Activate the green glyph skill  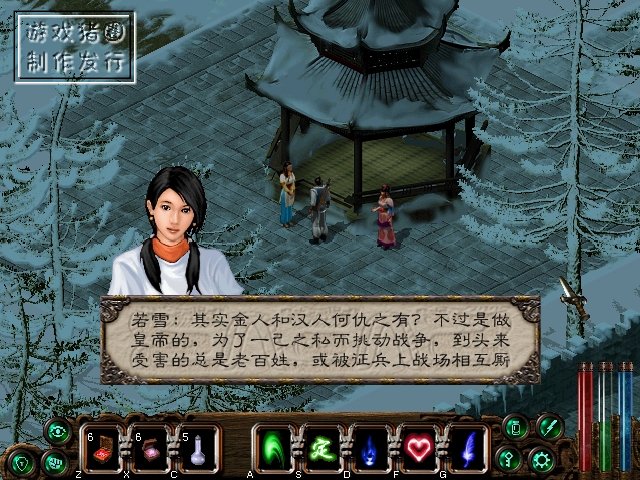click(x=322, y=448)
